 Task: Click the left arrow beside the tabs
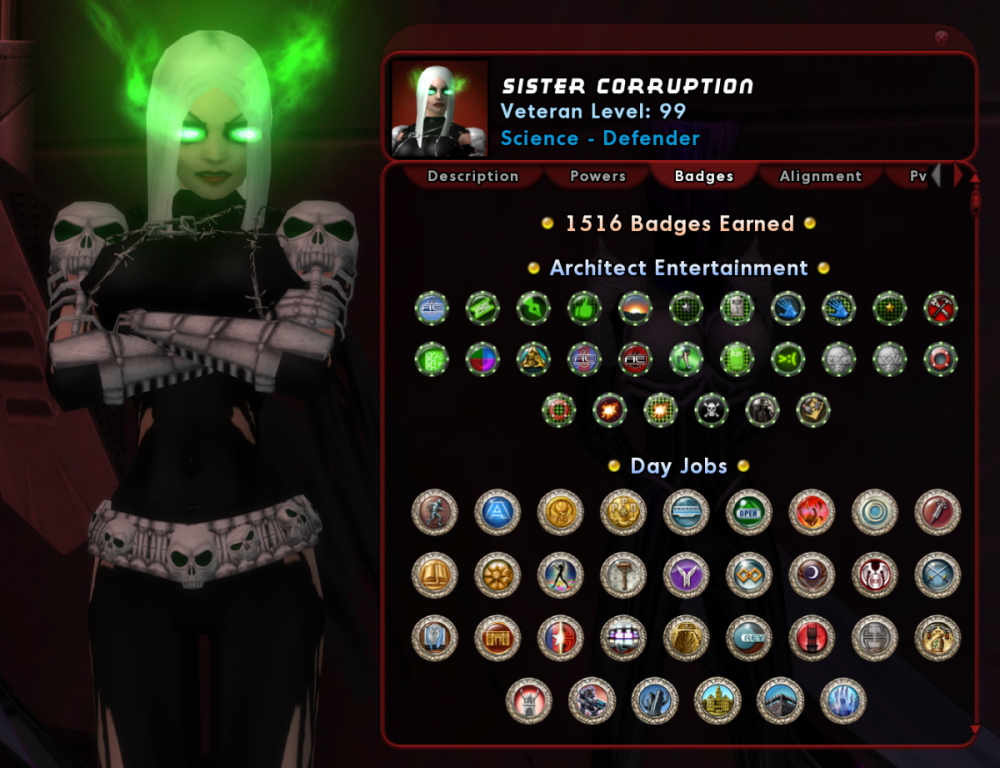tap(937, 176)
